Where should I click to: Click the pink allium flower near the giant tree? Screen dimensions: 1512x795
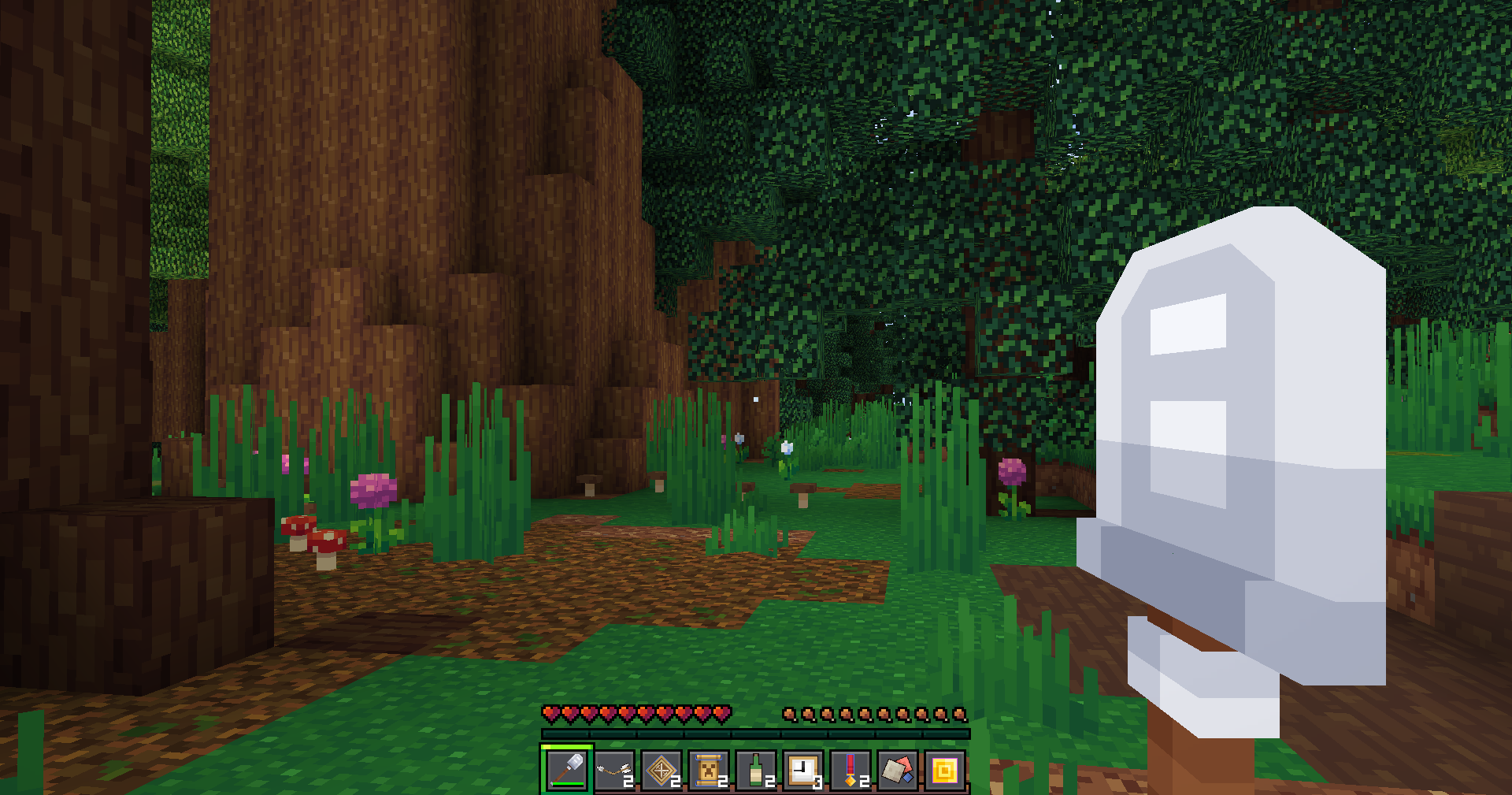pyautogui.click(x=372, y=492)
